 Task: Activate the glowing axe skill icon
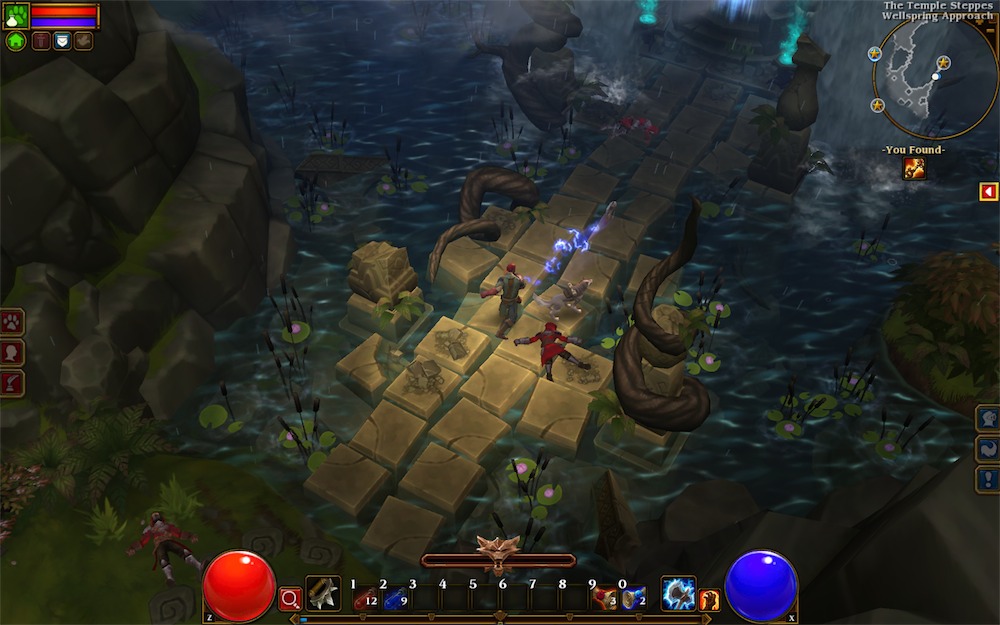[x=678, y=594]
